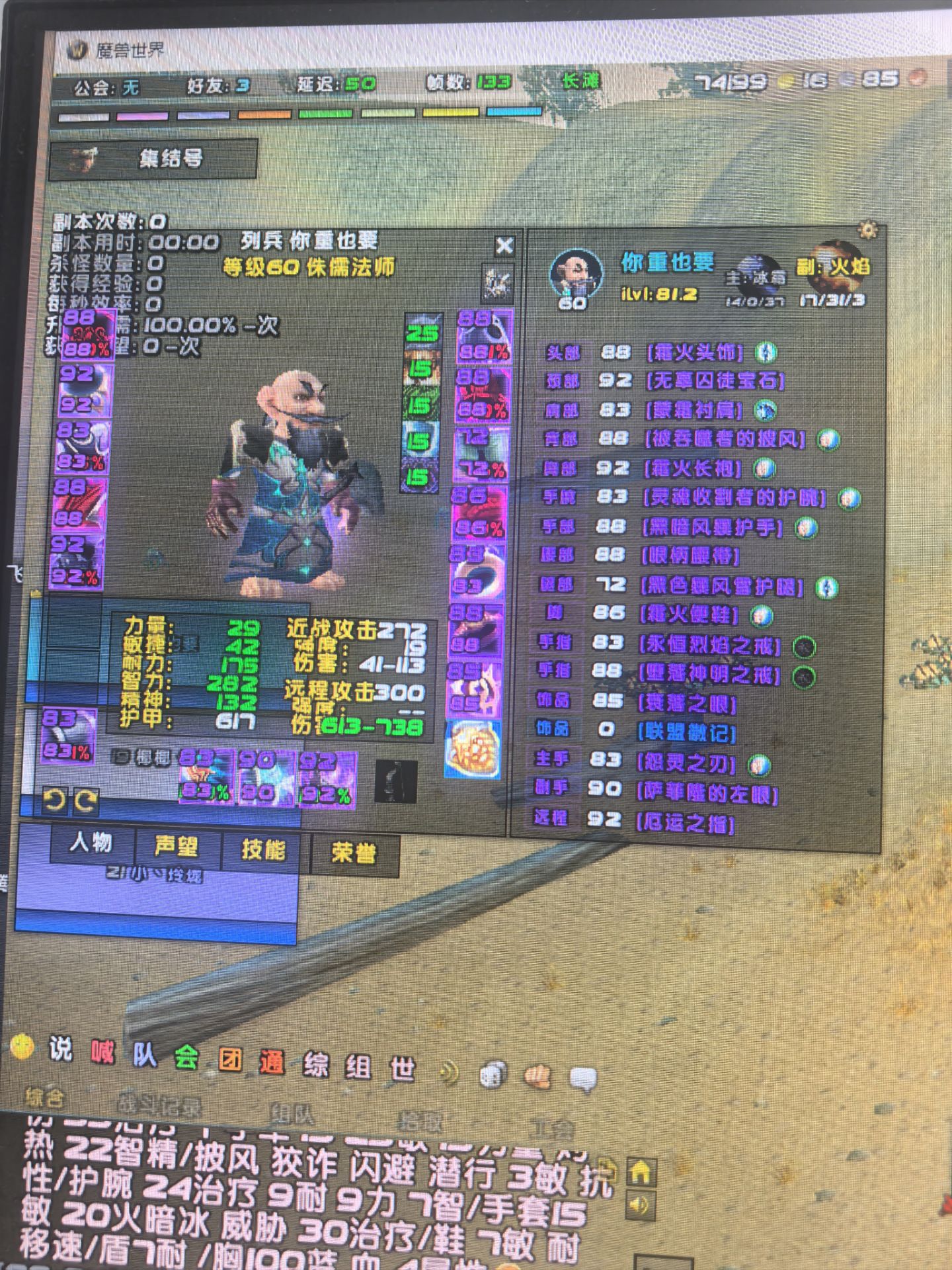The height and width of the screenshot is (1270, 952).
Task: Select the 厄运之指 ranged item
Action: coord(685,823)
